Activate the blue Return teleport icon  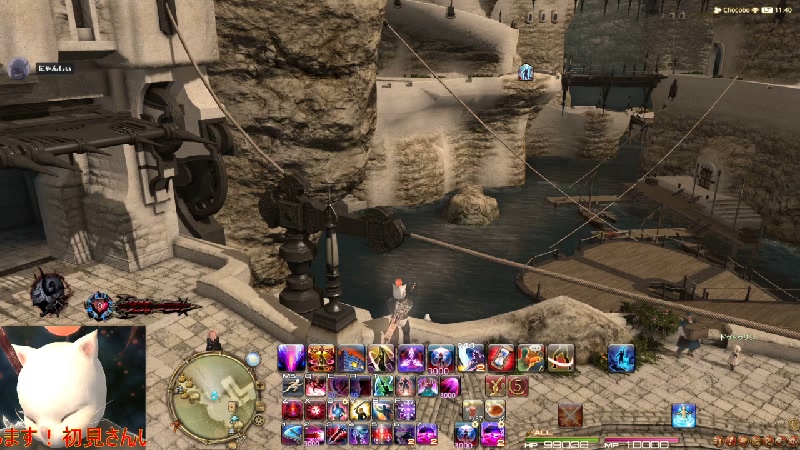tap(684, 414)
